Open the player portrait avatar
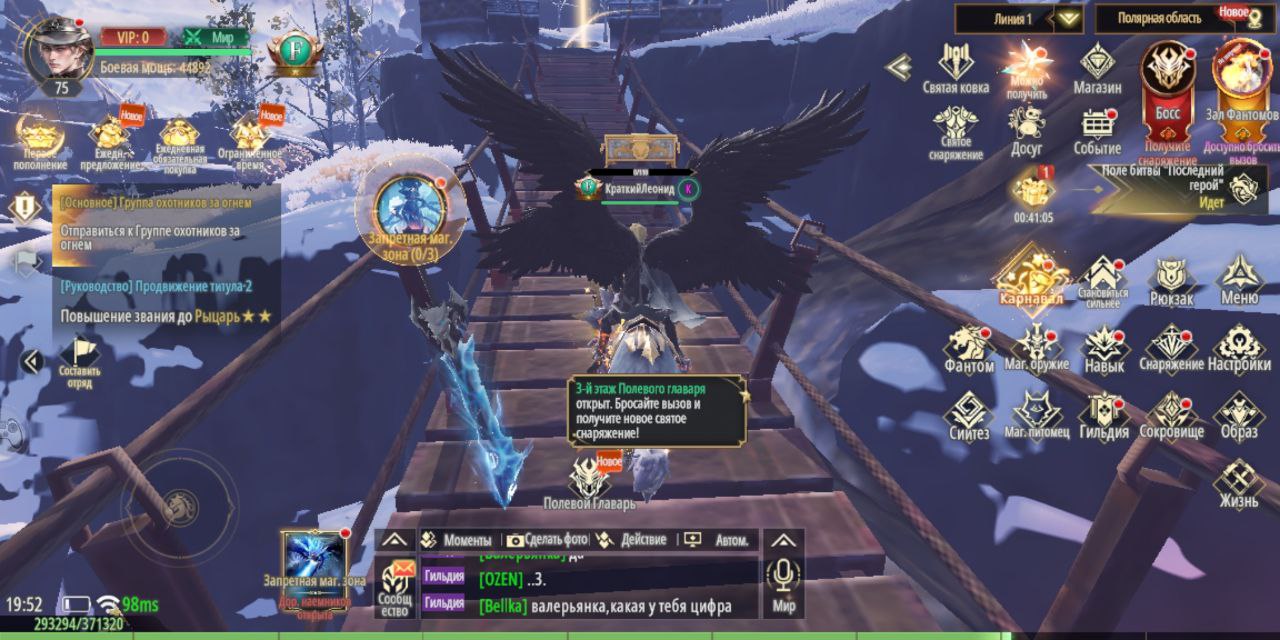 59,49
